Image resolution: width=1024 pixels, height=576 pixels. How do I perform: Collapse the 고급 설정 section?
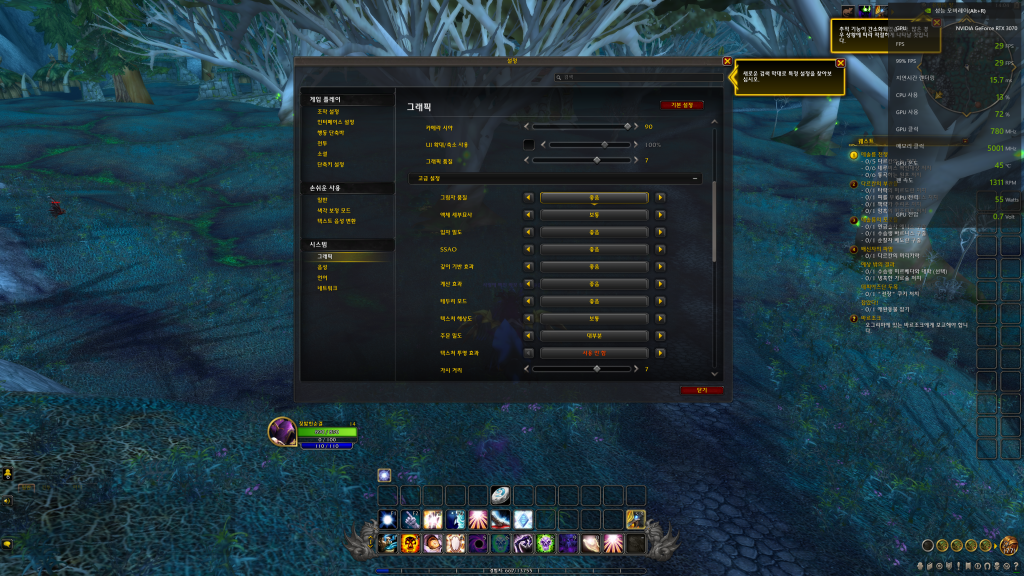click(x=696, y=178)
